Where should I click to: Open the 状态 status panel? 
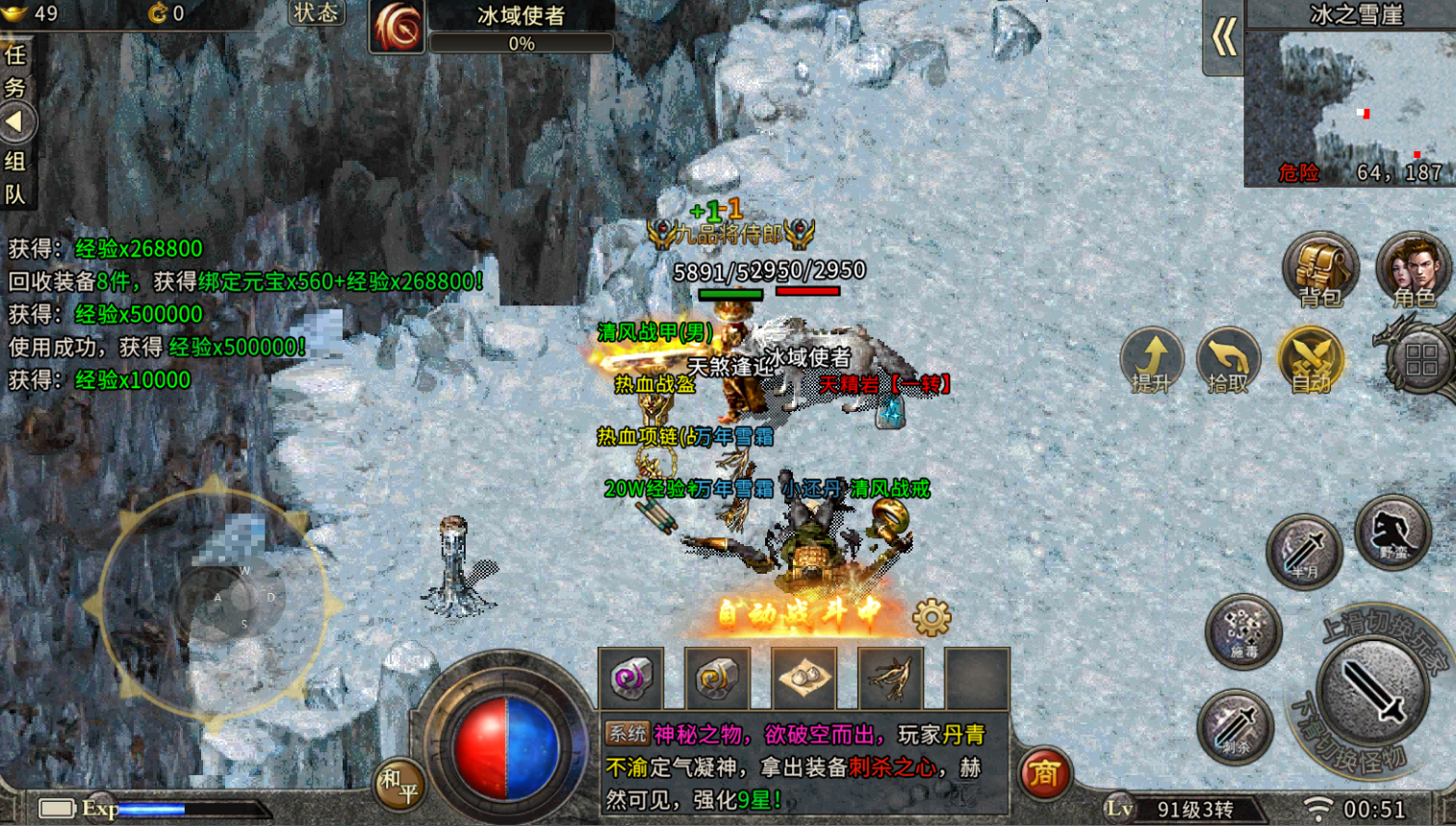(316, 13)
